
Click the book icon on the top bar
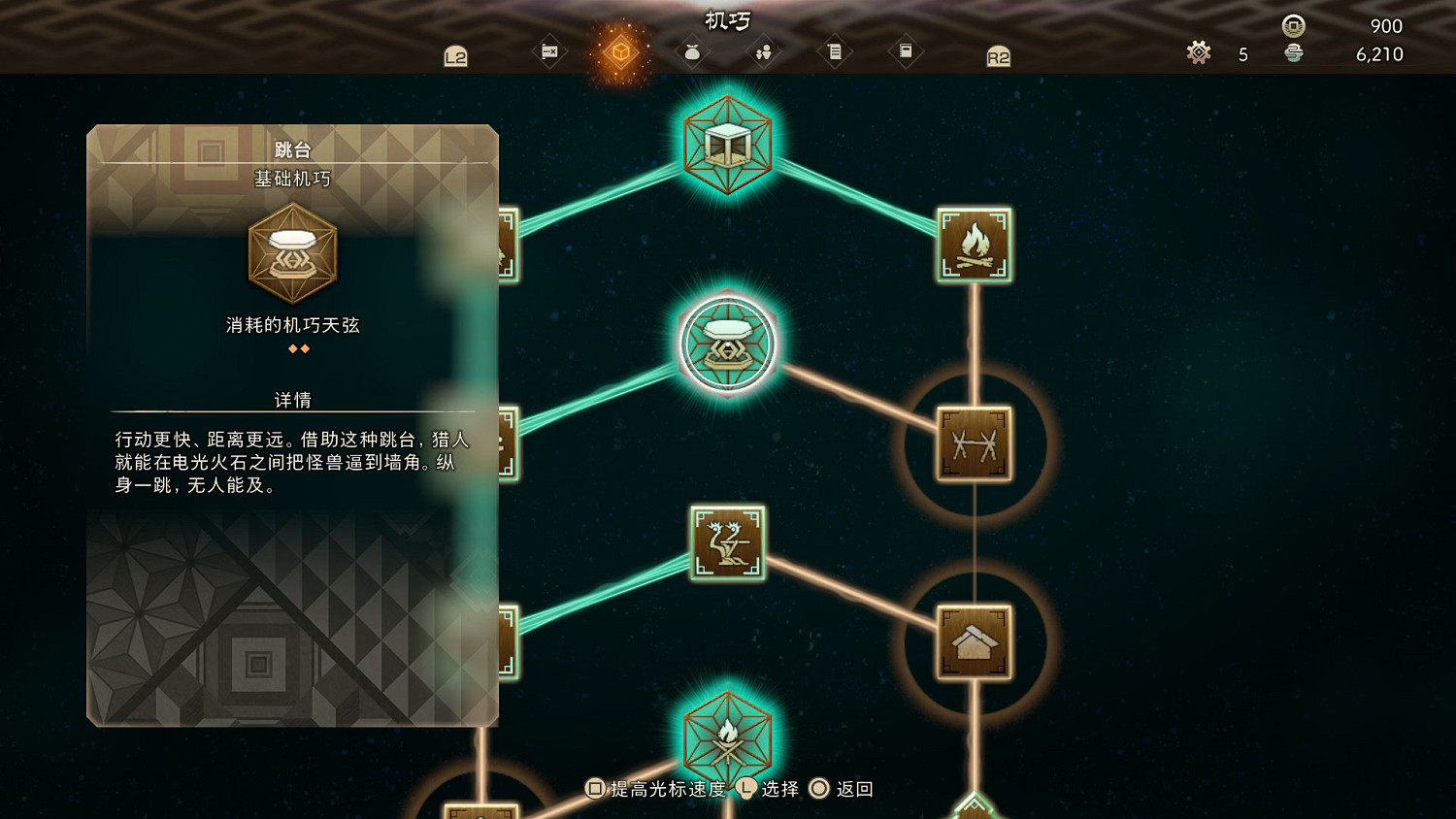pos(907,51)
